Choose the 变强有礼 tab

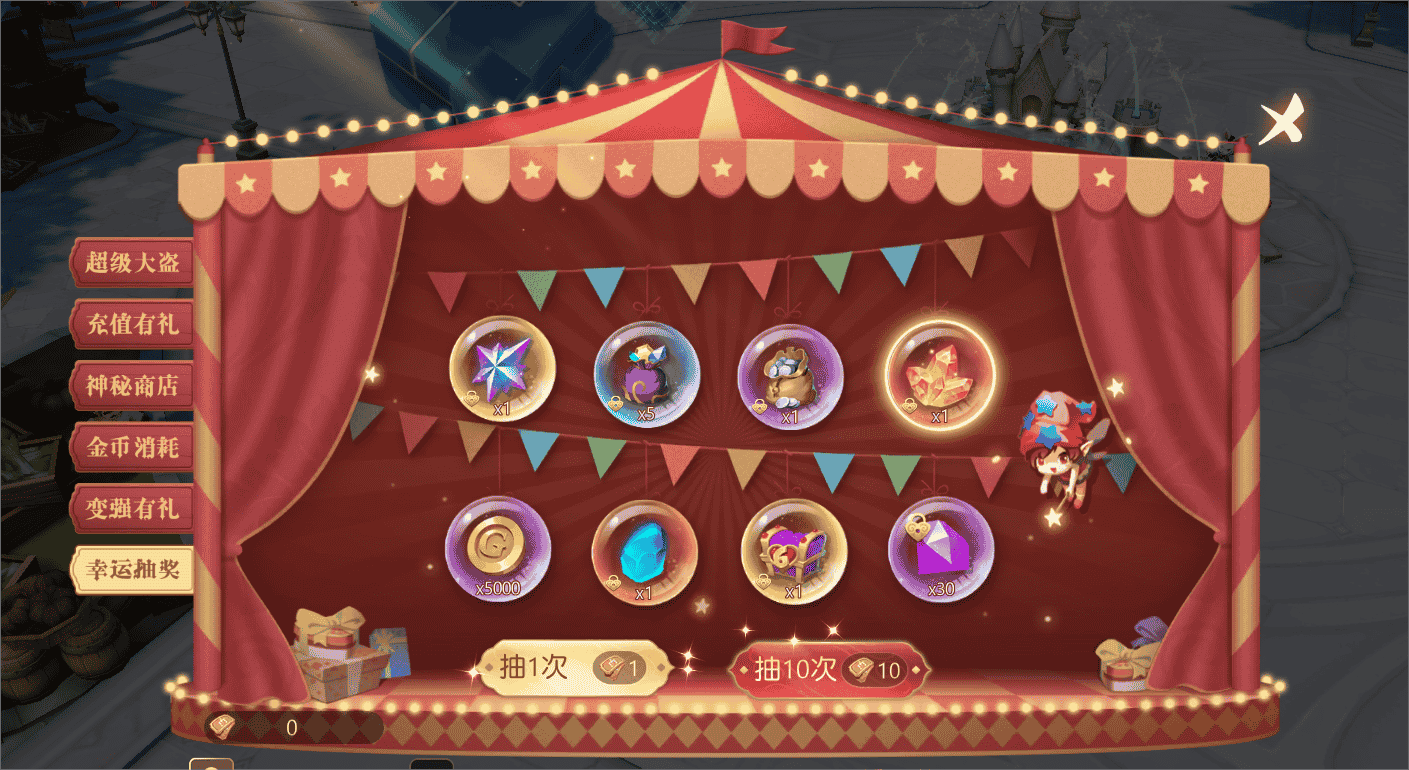tap(132, 508)
